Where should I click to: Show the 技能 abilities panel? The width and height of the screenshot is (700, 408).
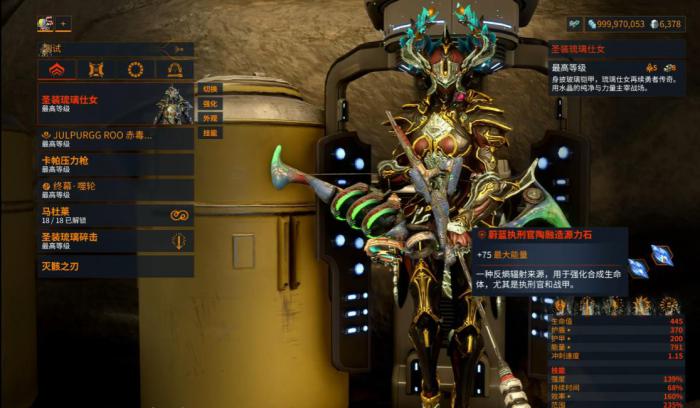point(210,132)
